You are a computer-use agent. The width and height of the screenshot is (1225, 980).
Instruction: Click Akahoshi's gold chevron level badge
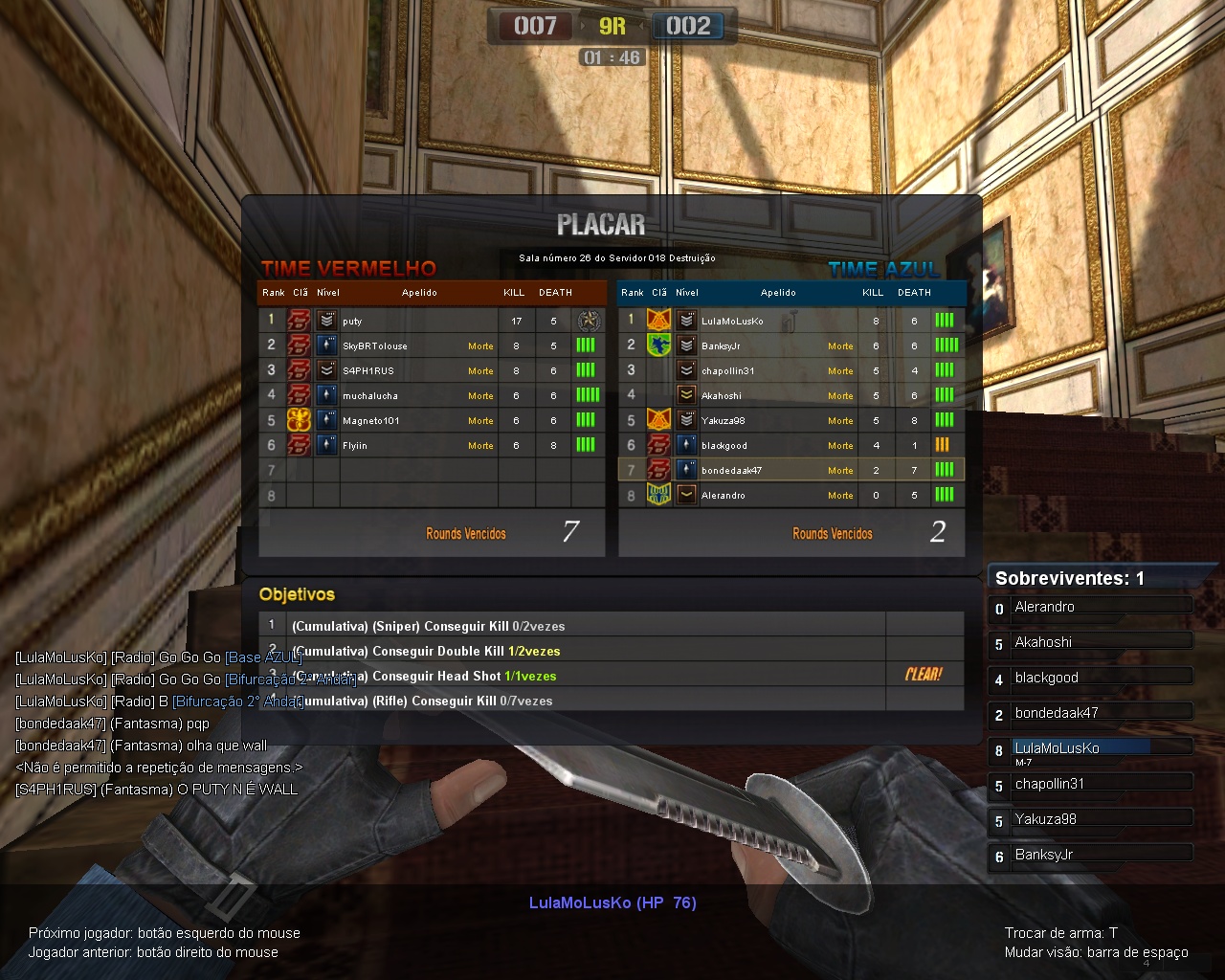[685, 395]
